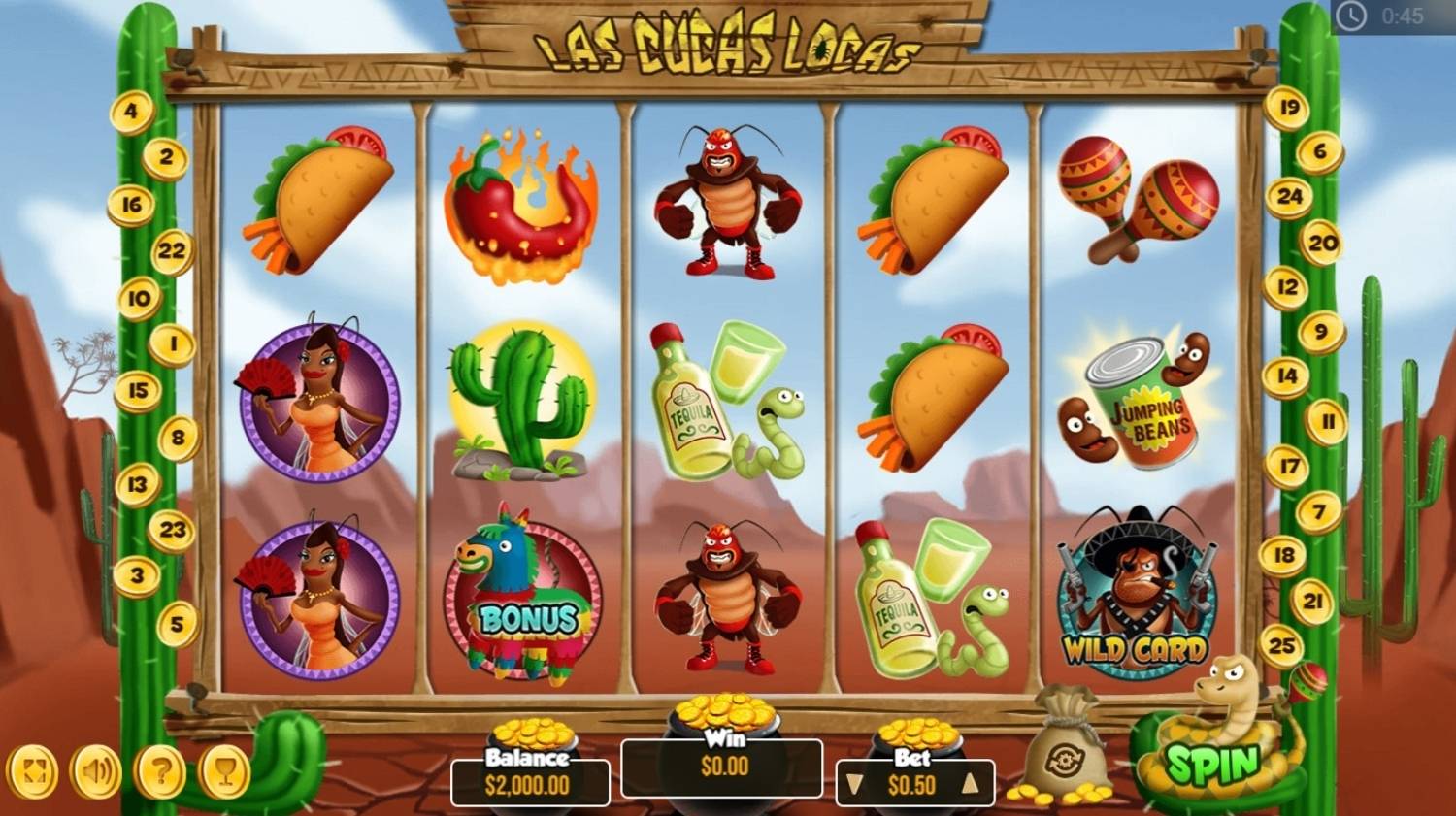The width and height of the screenshot is (1456, 816).
Task: Select payline 11 coin
Action: point(1326,422)
